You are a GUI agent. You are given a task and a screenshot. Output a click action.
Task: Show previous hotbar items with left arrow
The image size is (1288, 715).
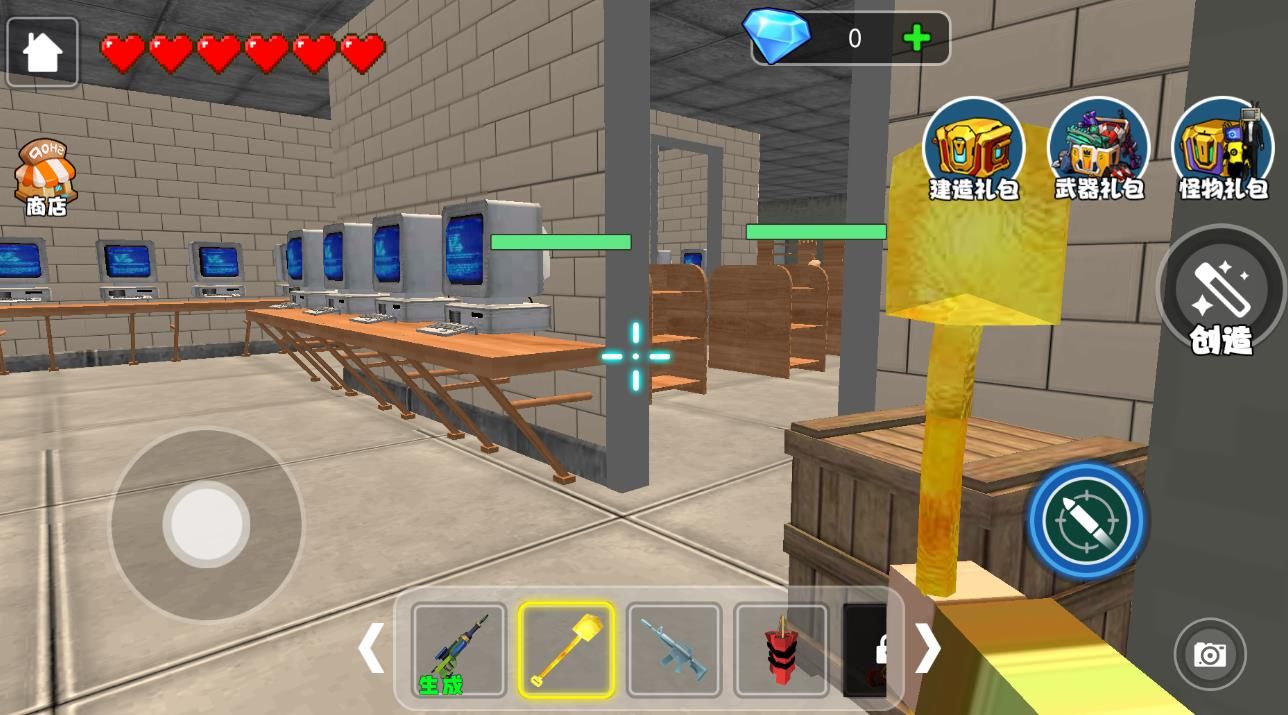(371, 649)
